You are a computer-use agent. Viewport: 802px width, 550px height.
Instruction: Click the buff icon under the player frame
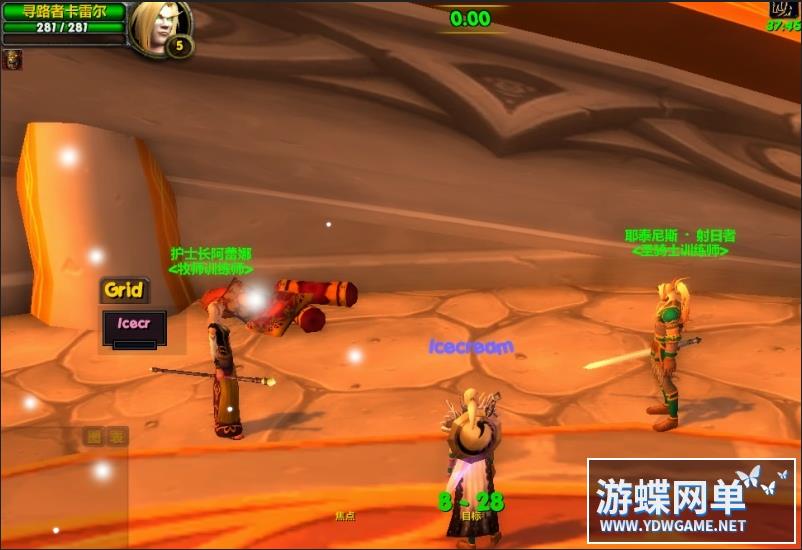[x=13, y=60]
